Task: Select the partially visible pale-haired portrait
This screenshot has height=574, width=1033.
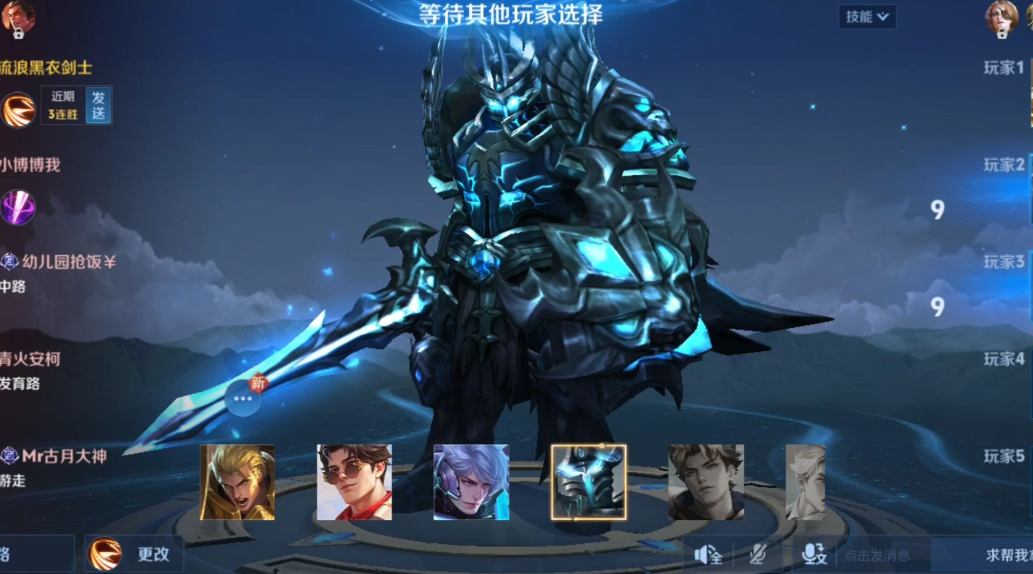Action: (805, 482)
